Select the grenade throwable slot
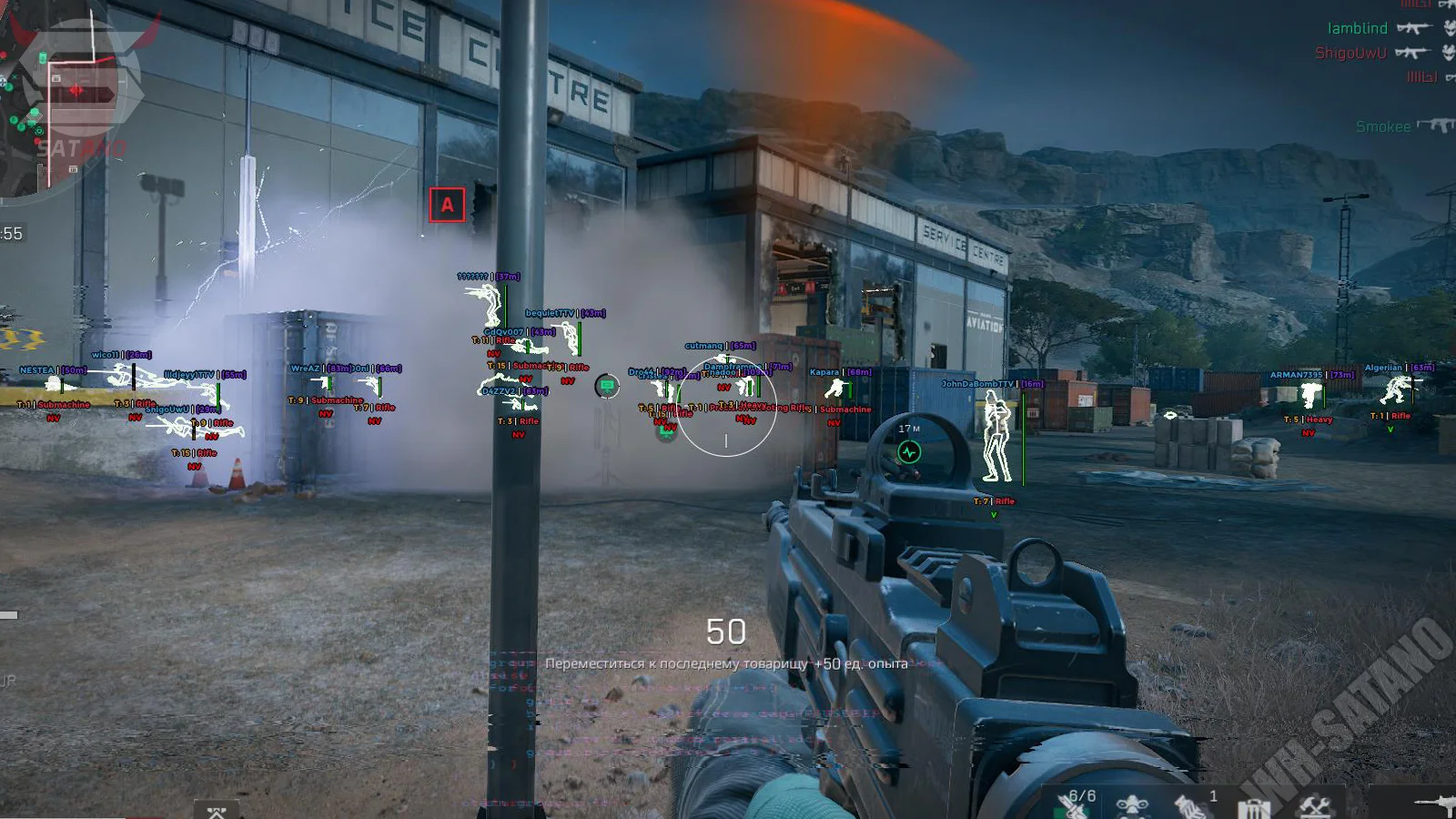Image resolution: width=1456 pixels, height=819 pixels. click(x=1190, y=805)
